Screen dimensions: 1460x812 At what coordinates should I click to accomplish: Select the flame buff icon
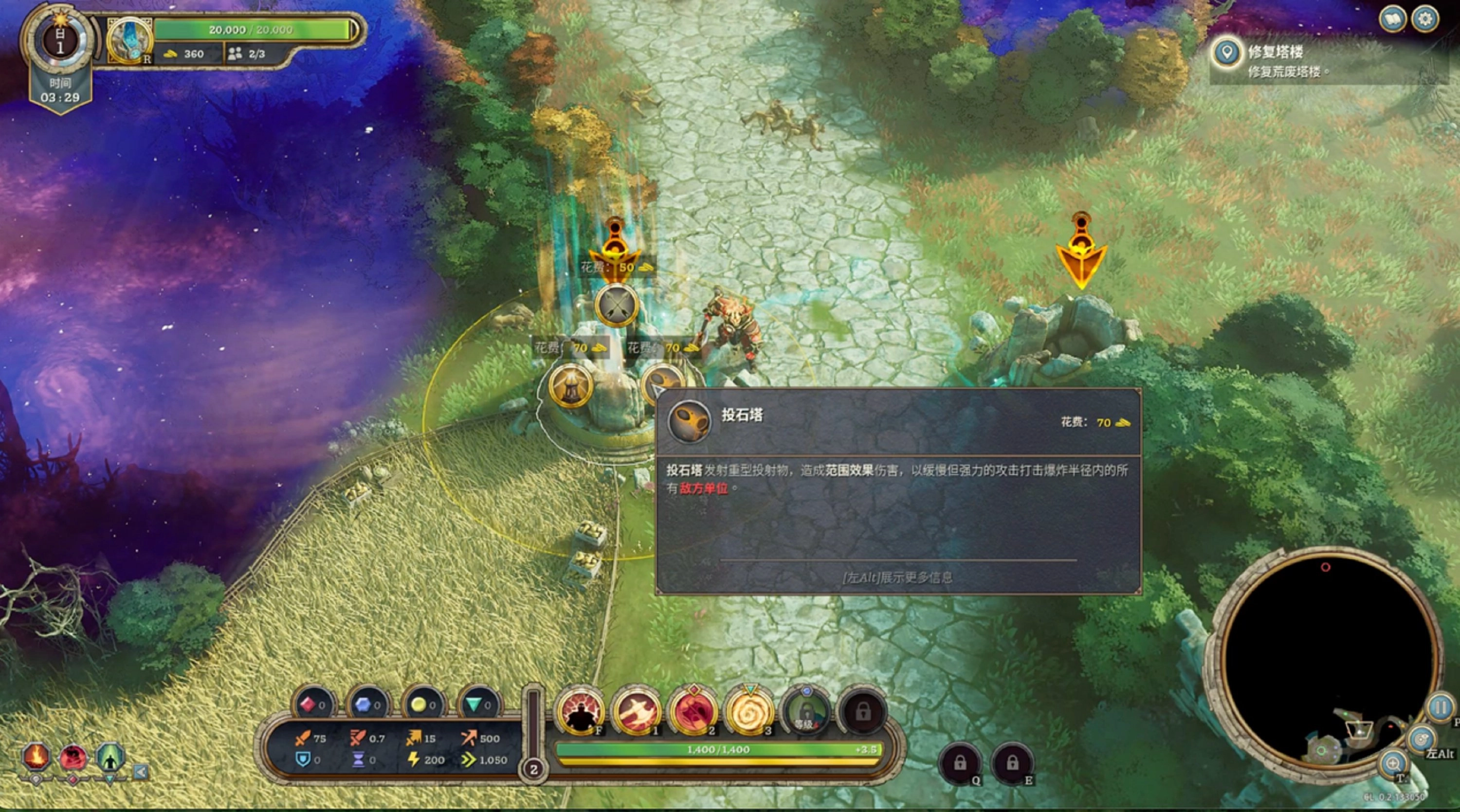pos(36,757)
